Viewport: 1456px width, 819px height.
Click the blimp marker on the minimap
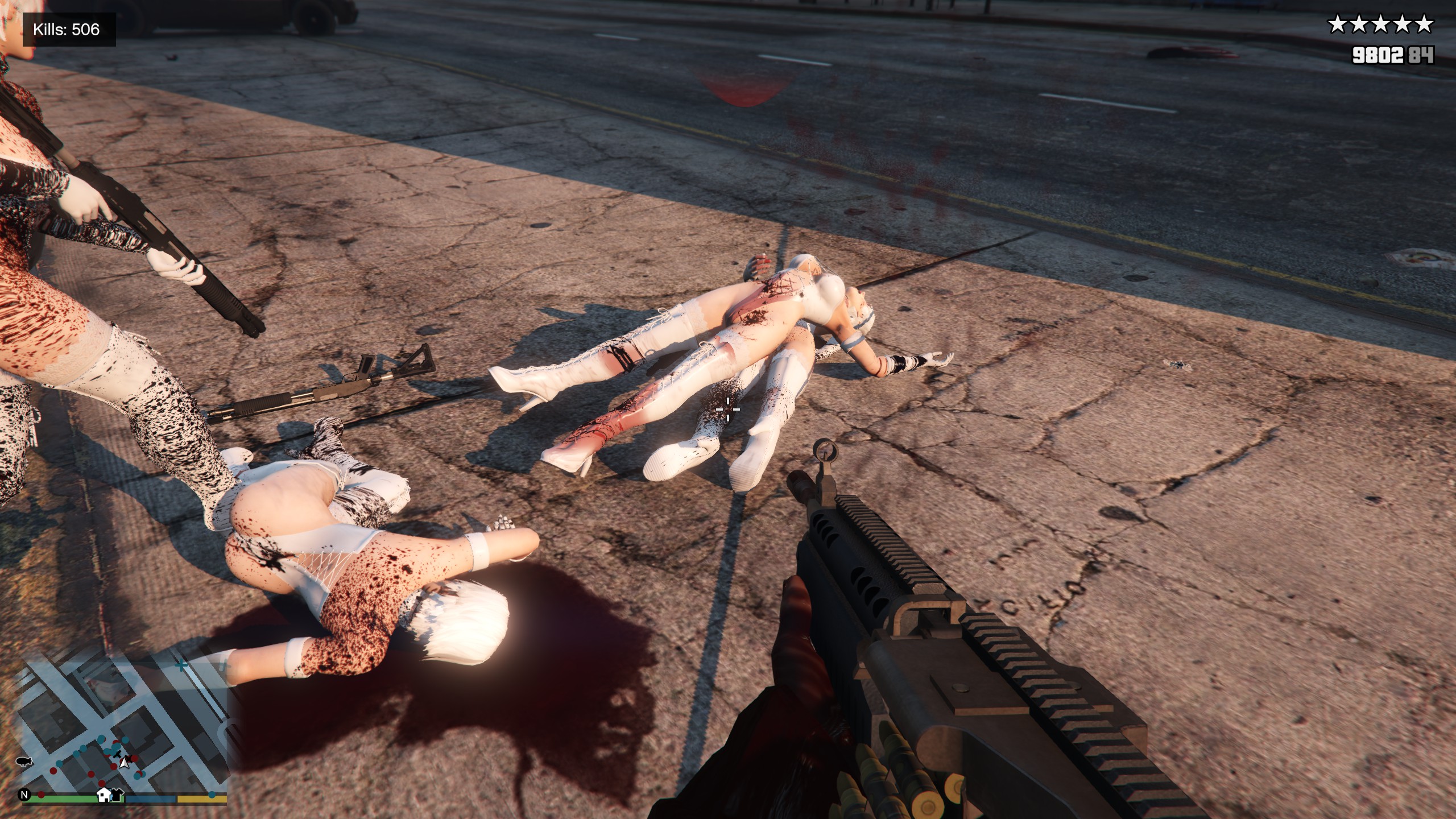click(x=25, y=762)
